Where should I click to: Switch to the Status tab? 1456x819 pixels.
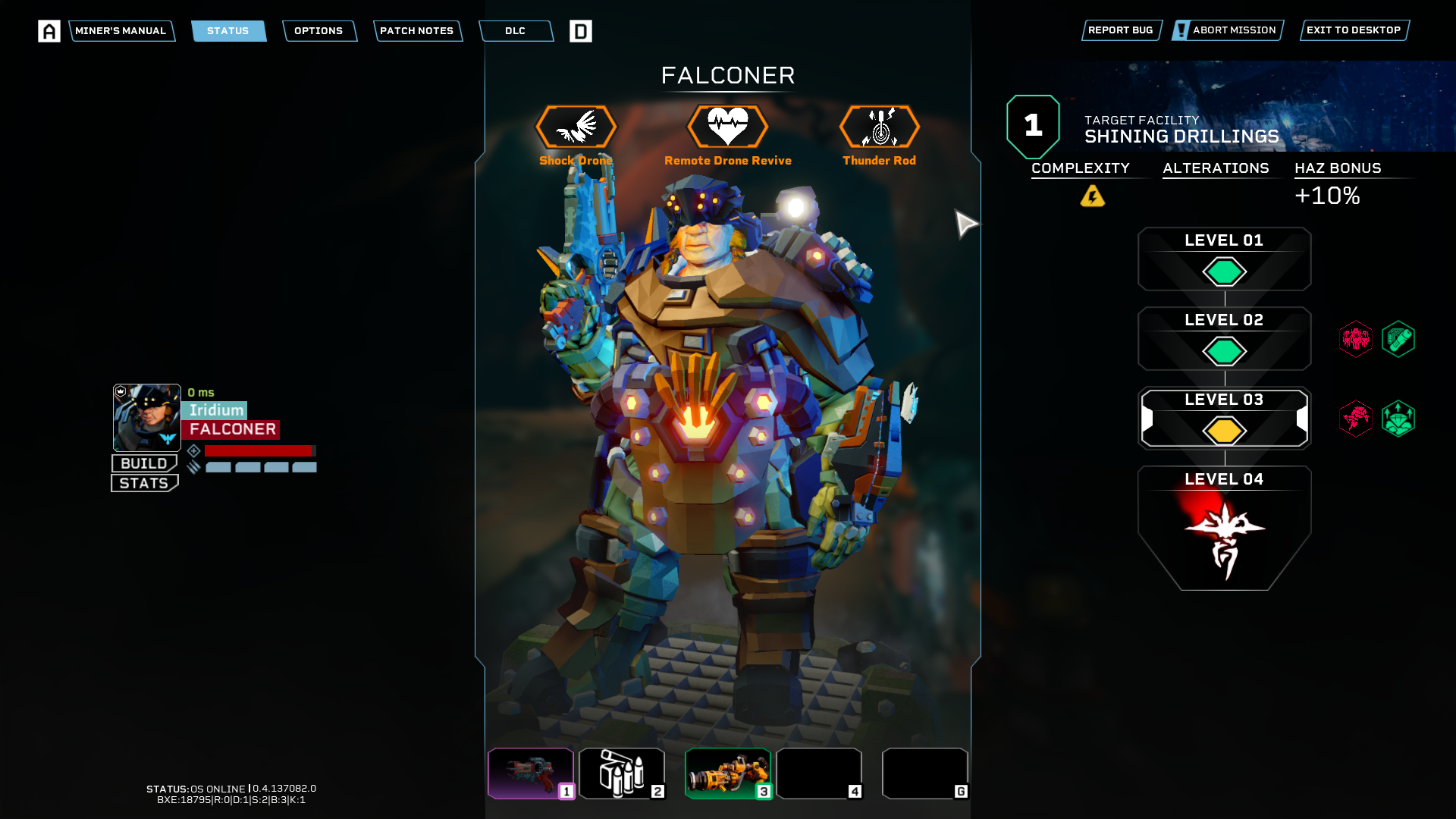228,31
